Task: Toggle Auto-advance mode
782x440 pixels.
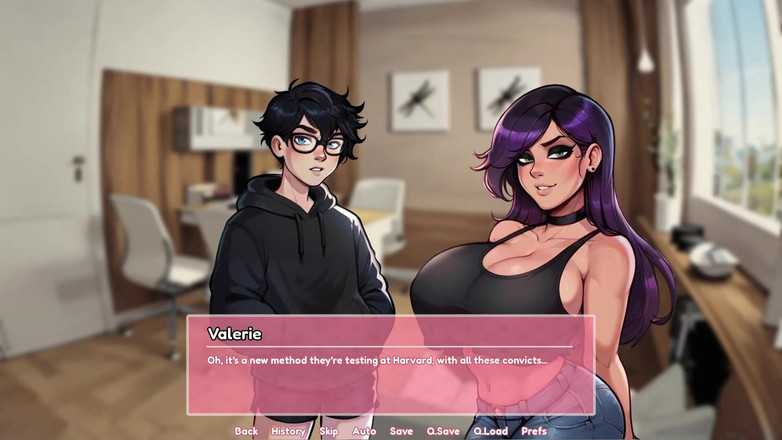Action: coord(364,431)
